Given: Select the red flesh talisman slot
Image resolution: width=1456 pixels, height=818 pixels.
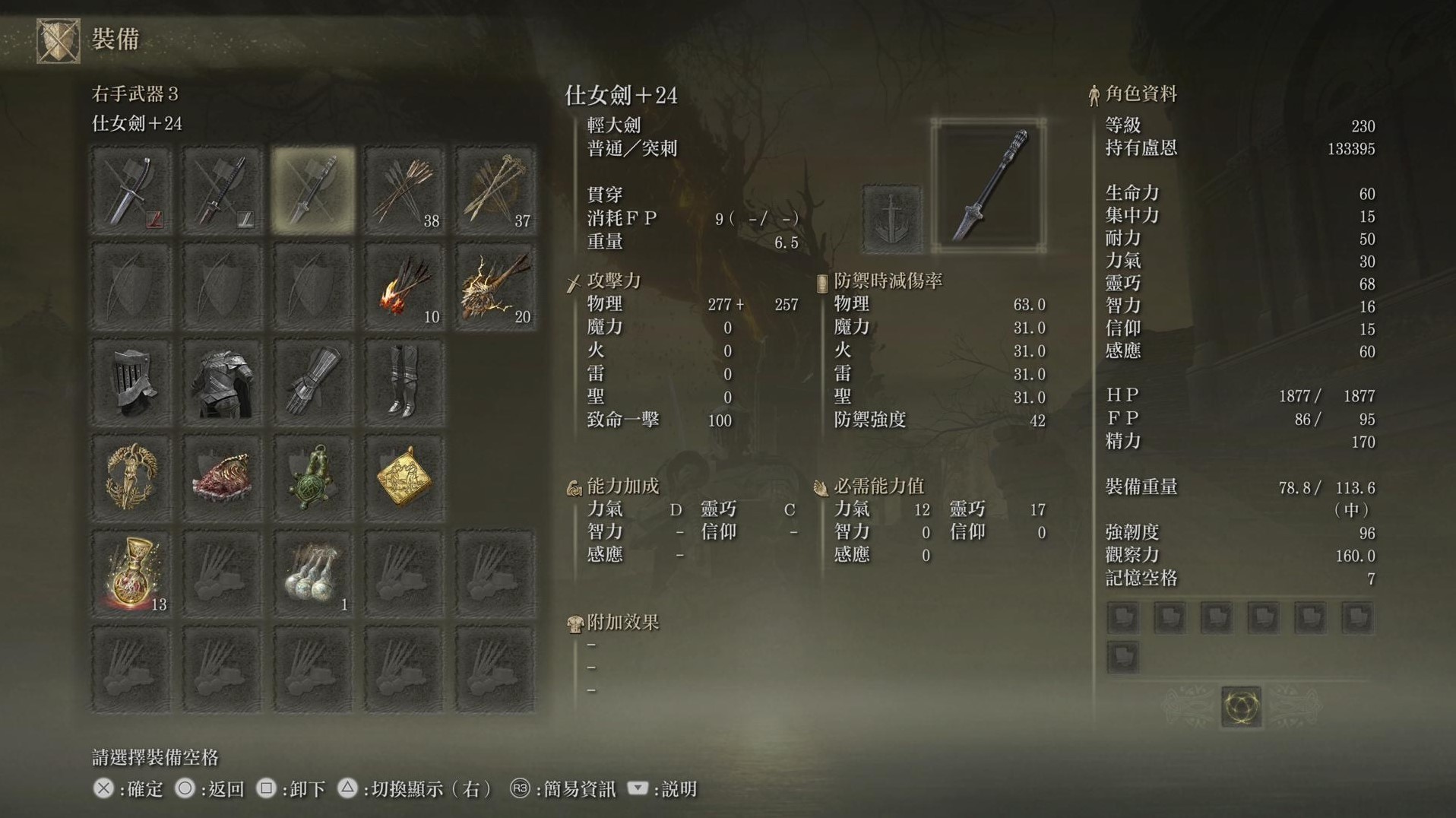Looking at the screenshot, I should click(222, 478).
